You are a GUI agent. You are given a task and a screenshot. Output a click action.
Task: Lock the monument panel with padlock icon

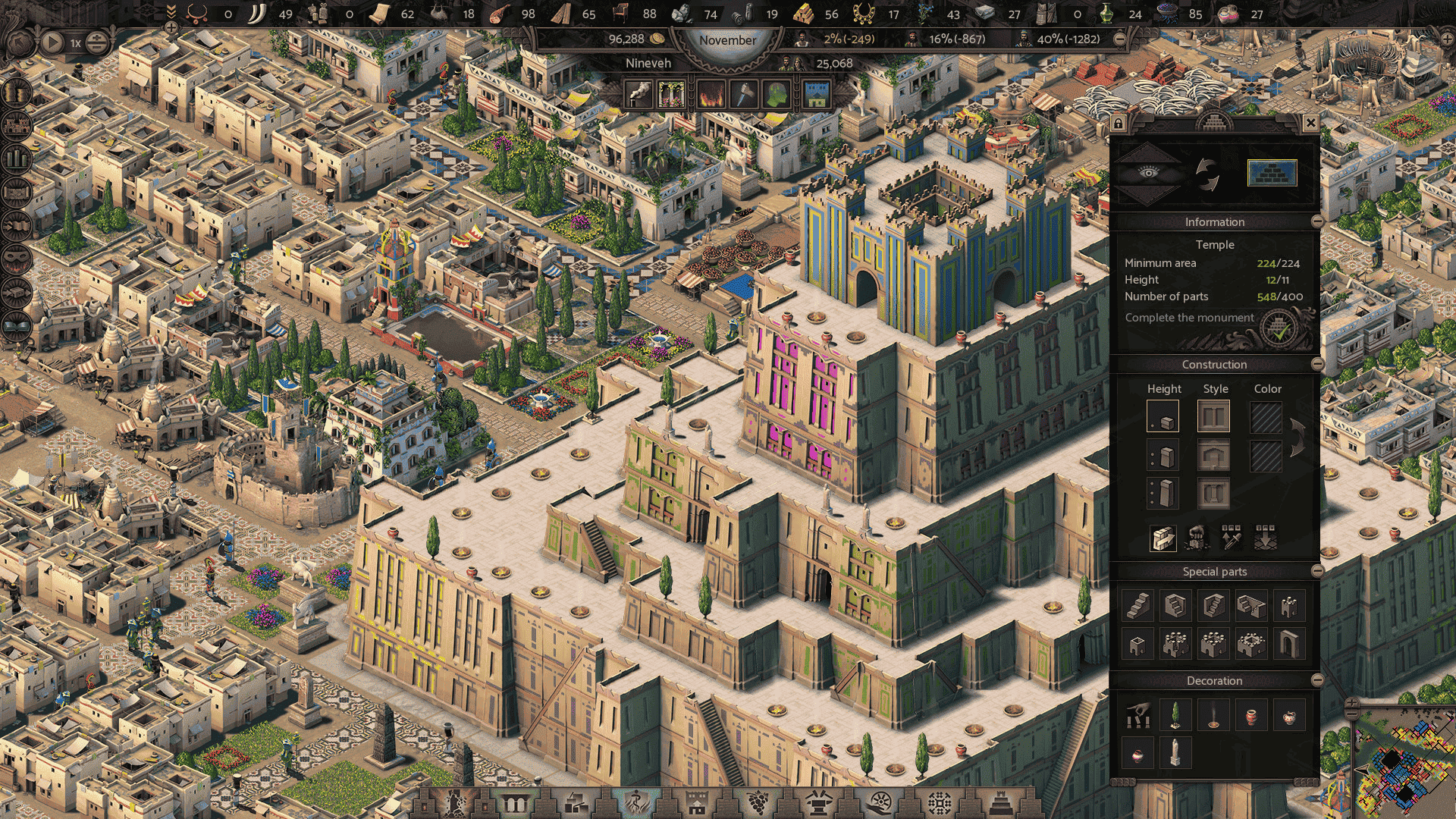tap(1118, 123)
